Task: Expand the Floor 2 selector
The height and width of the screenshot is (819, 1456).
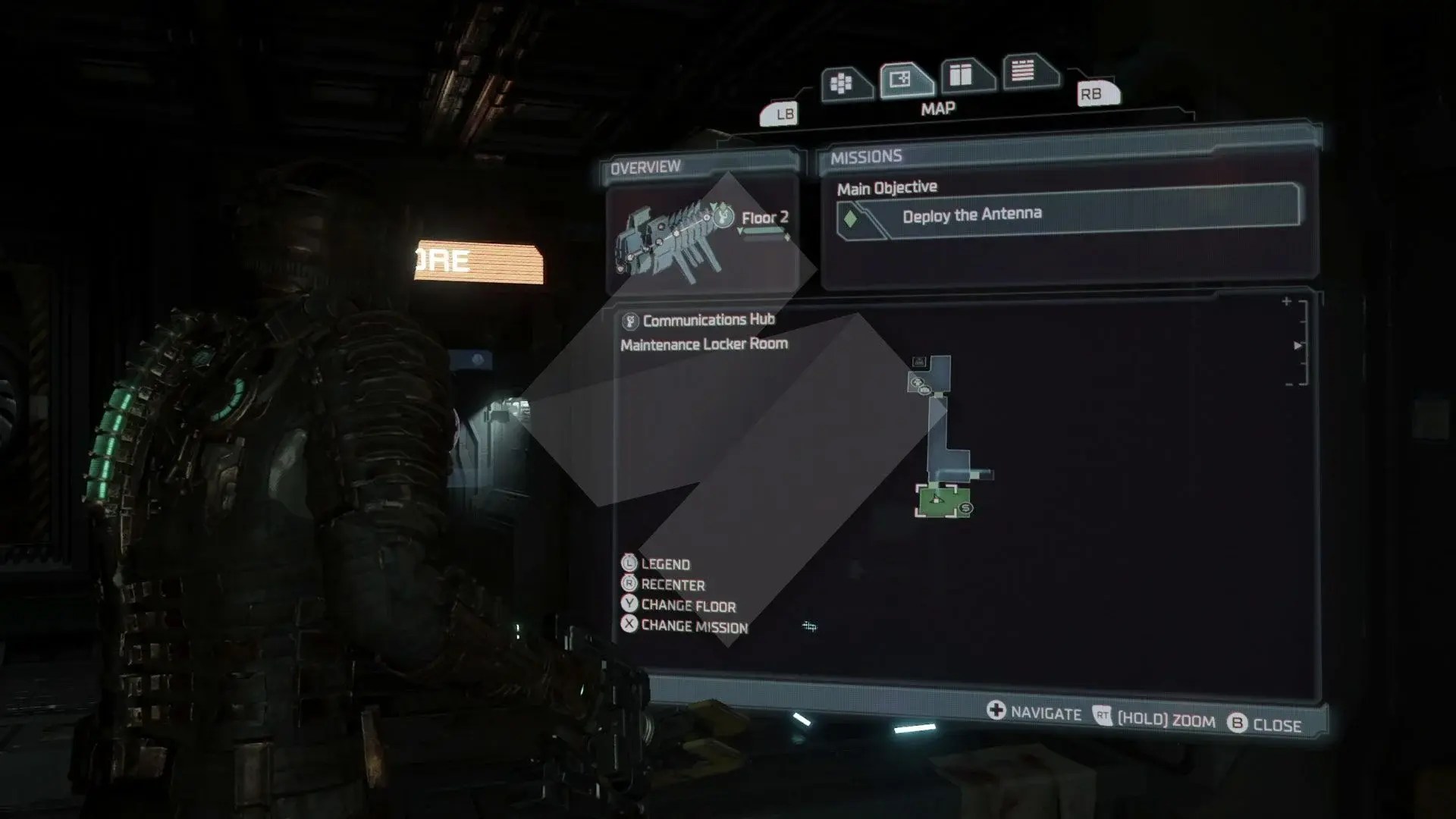Action: pos(766,219)
